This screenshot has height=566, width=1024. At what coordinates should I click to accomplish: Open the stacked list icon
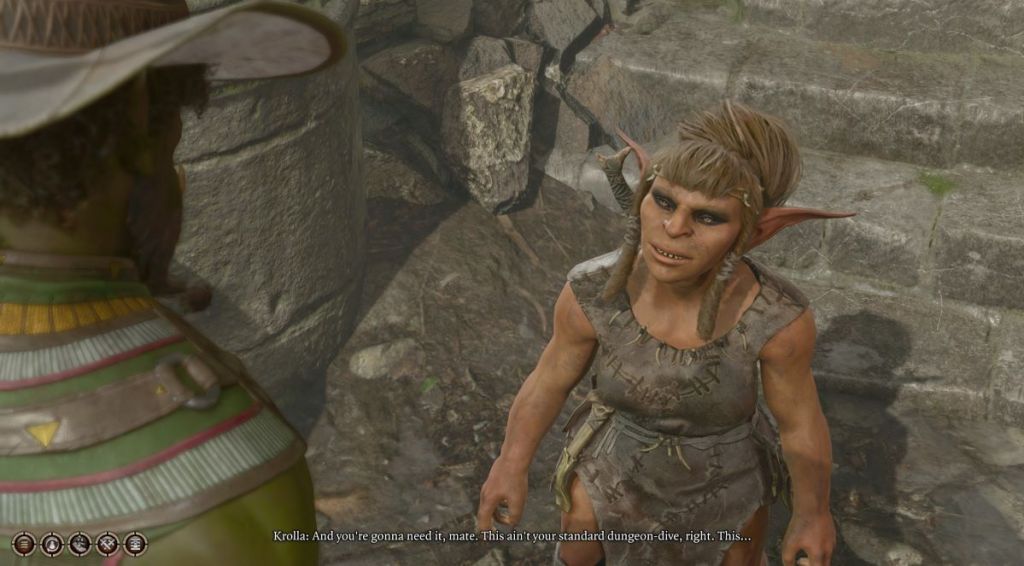135,544
